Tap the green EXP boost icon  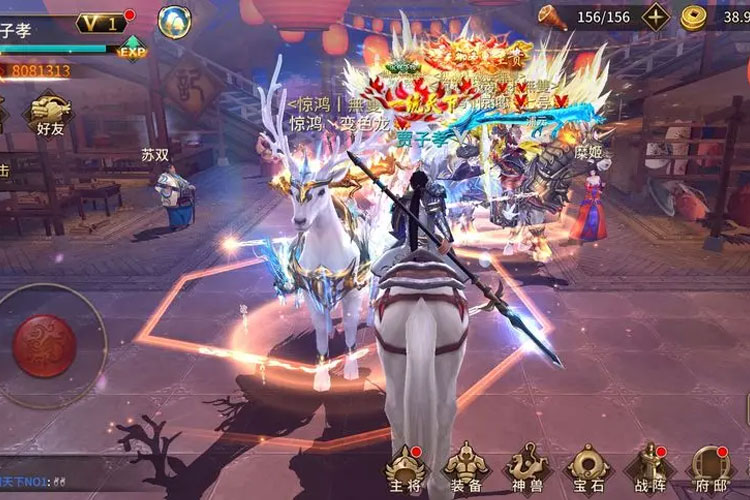[x=132, y=51]
